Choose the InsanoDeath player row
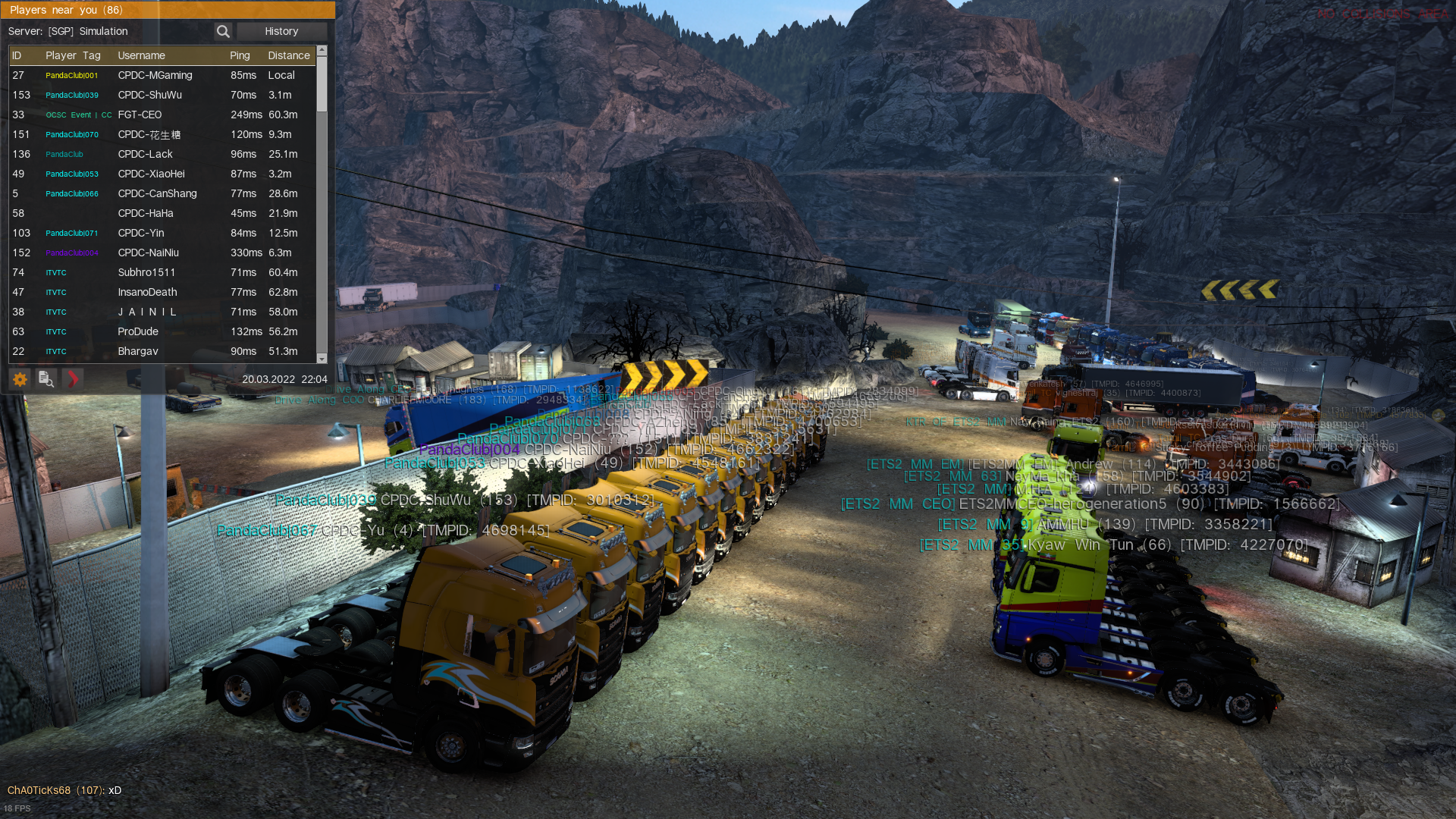 [147, 292]
